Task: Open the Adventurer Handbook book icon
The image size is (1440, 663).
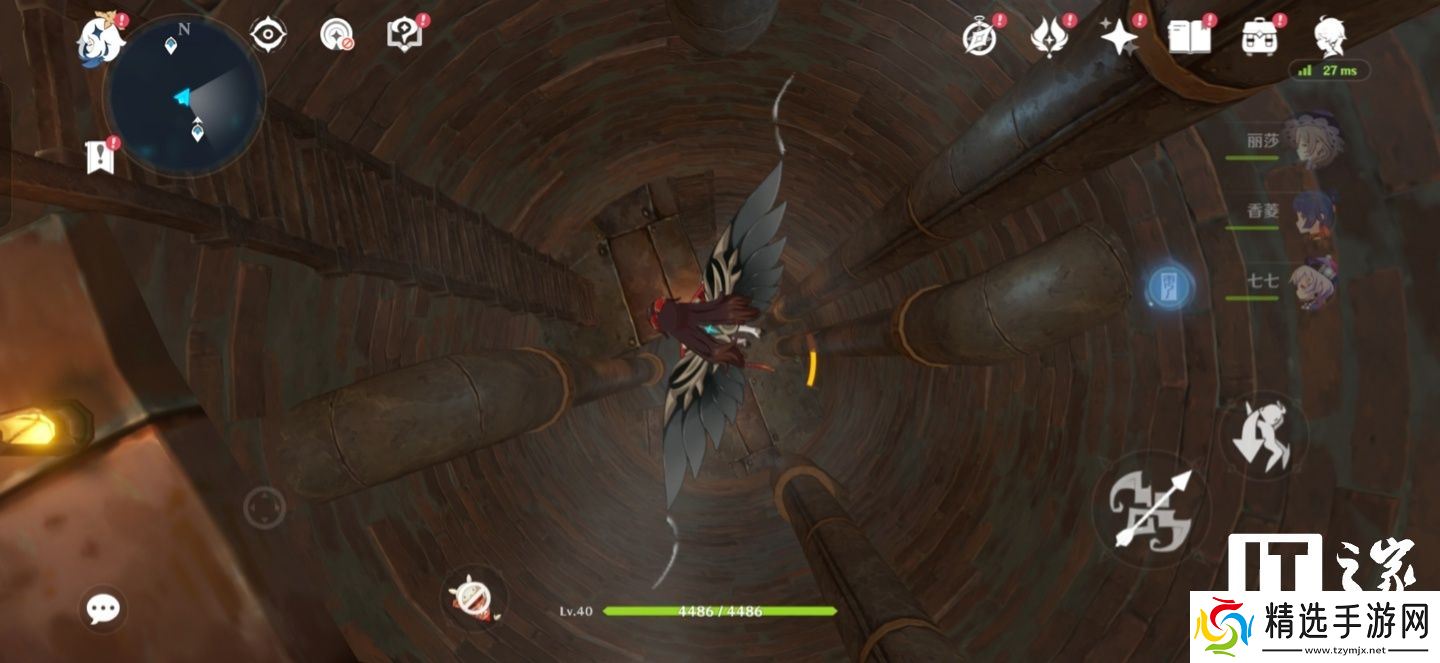Action: (x=1189, y=37)
